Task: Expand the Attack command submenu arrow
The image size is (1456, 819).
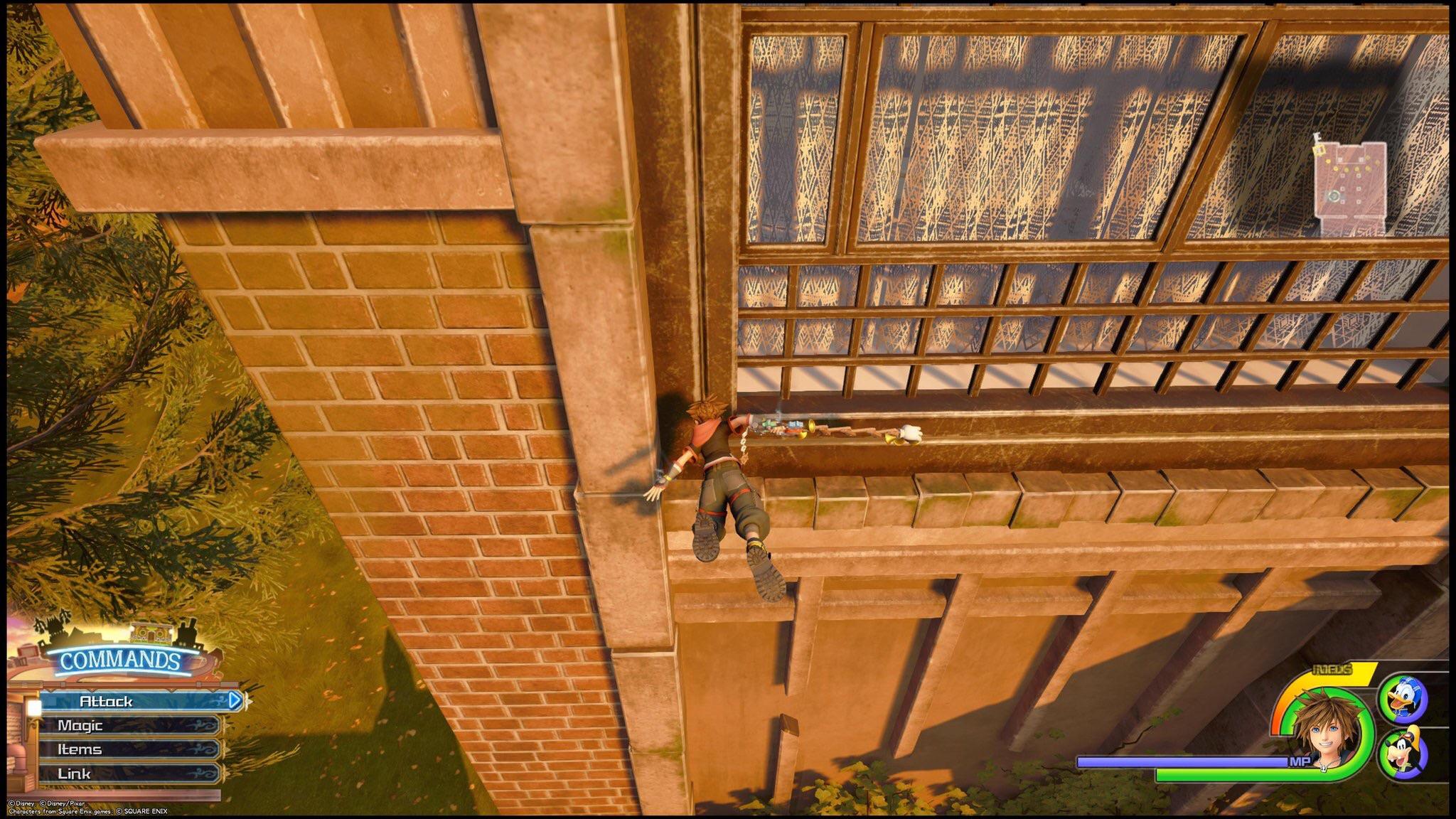Action: 235,700
